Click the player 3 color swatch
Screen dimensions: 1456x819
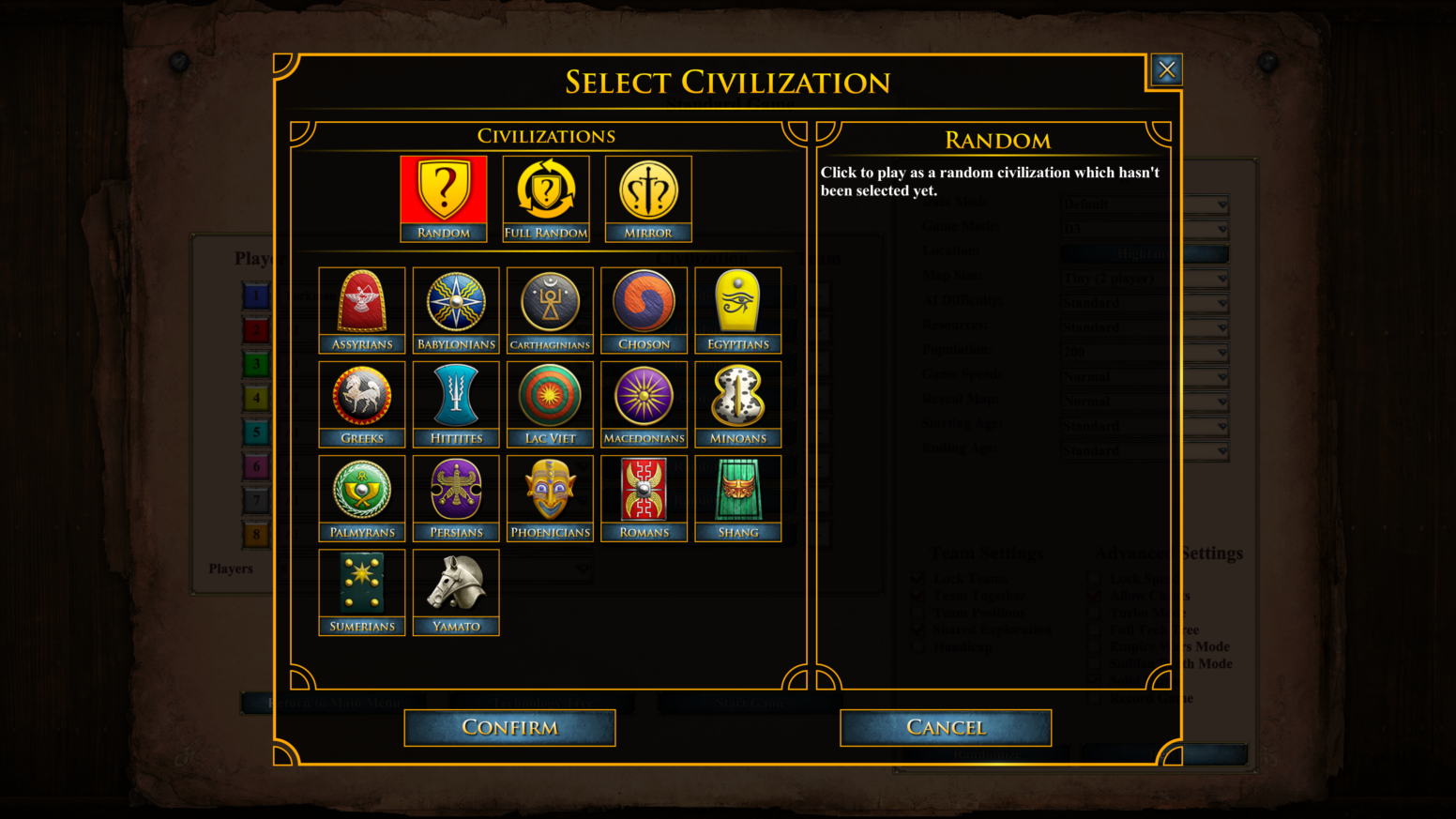pos(256,364)
